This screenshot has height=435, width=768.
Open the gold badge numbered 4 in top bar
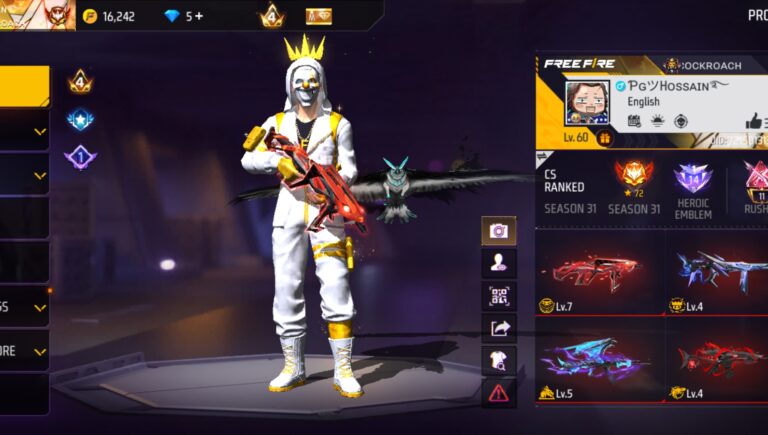click(x=271, y=16)
